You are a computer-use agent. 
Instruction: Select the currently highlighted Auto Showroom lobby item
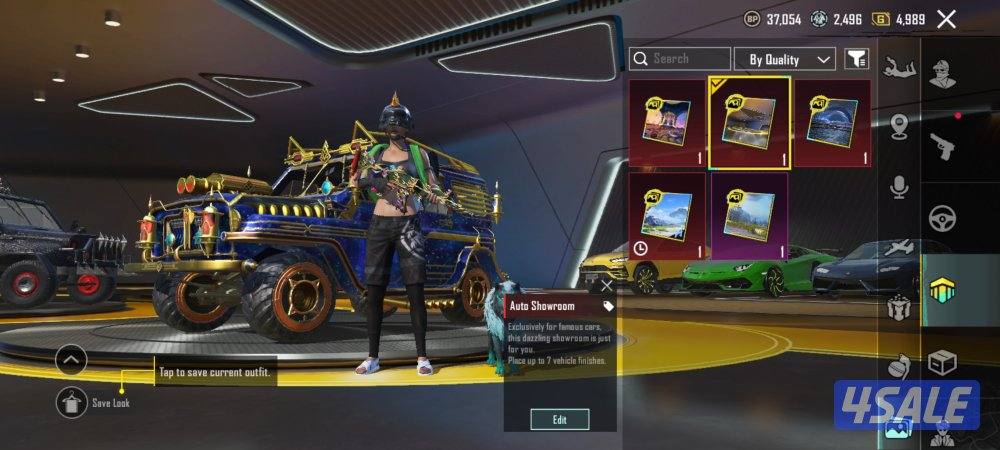pyautogui.click(x=750, y=122)
